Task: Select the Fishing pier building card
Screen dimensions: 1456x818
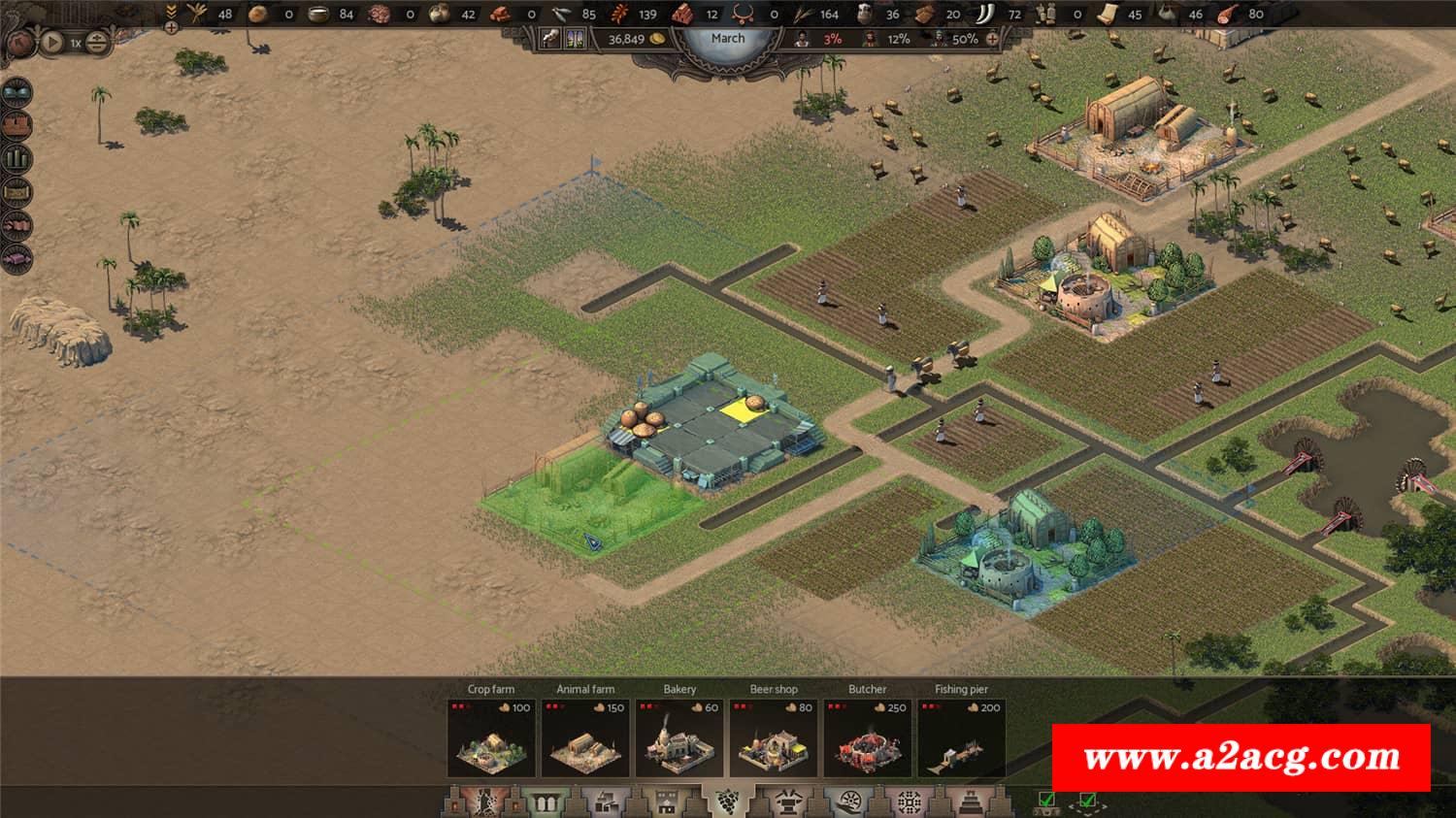Action: click(961, 737)
